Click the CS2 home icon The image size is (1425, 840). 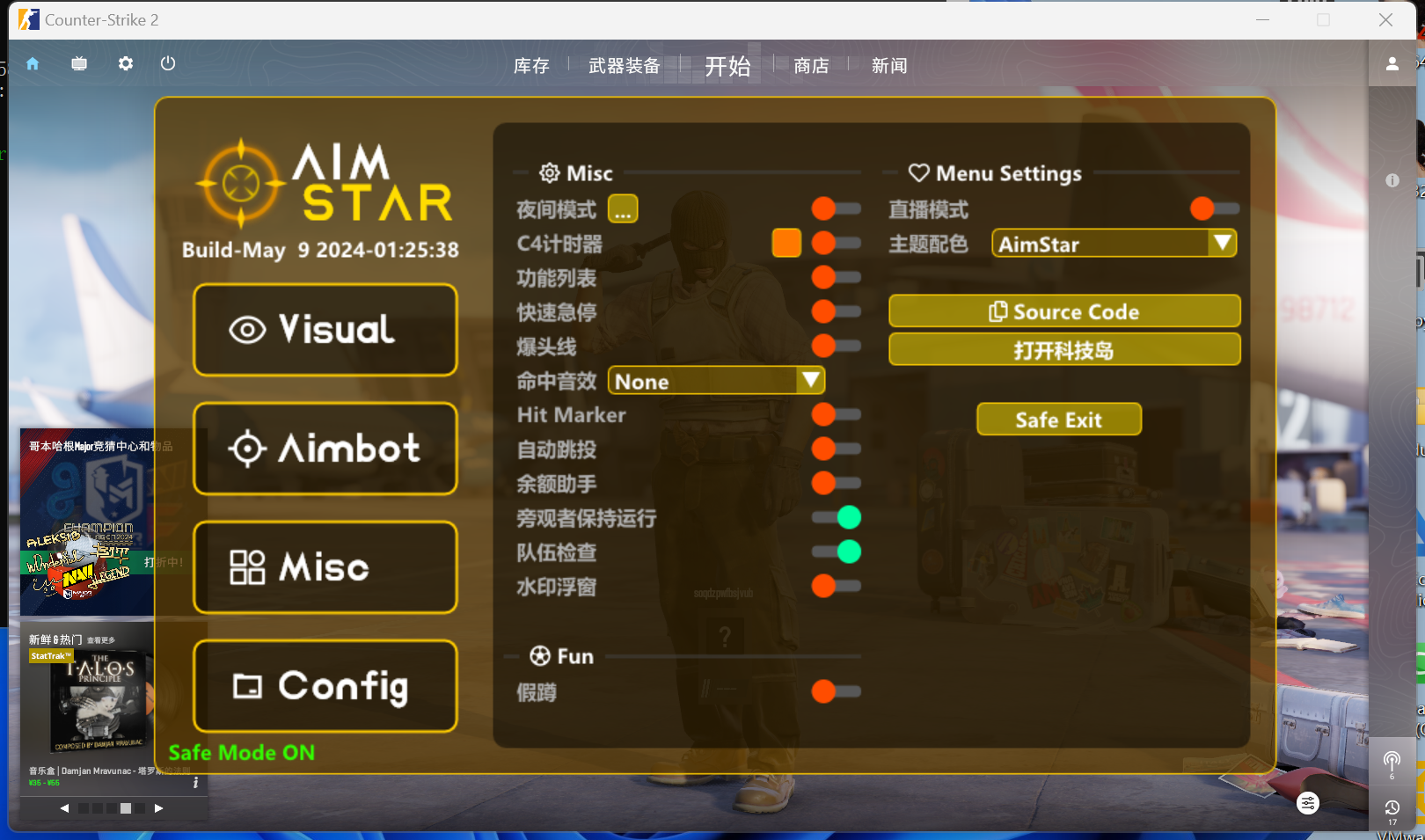(33, 63)
